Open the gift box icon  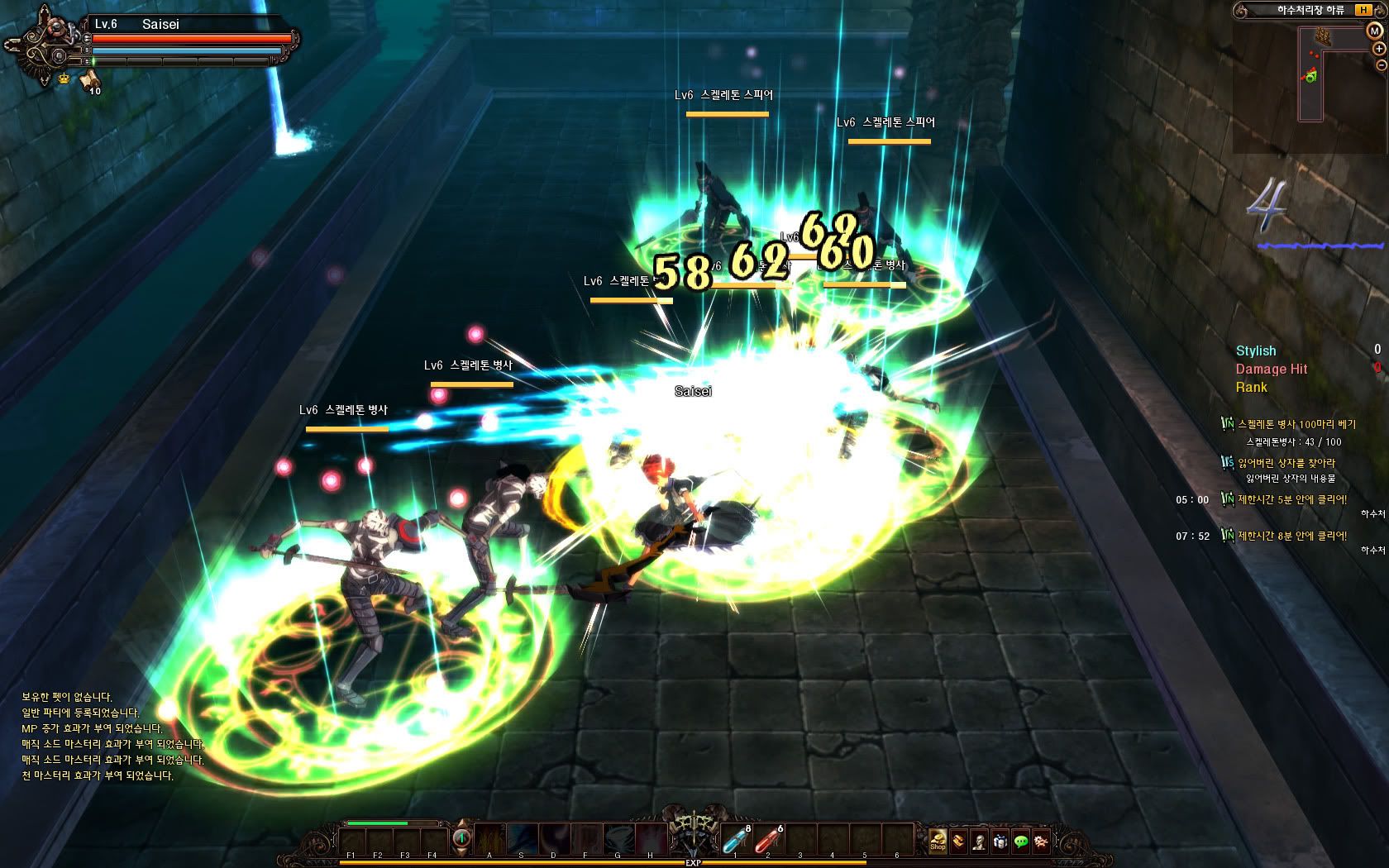1000,842
